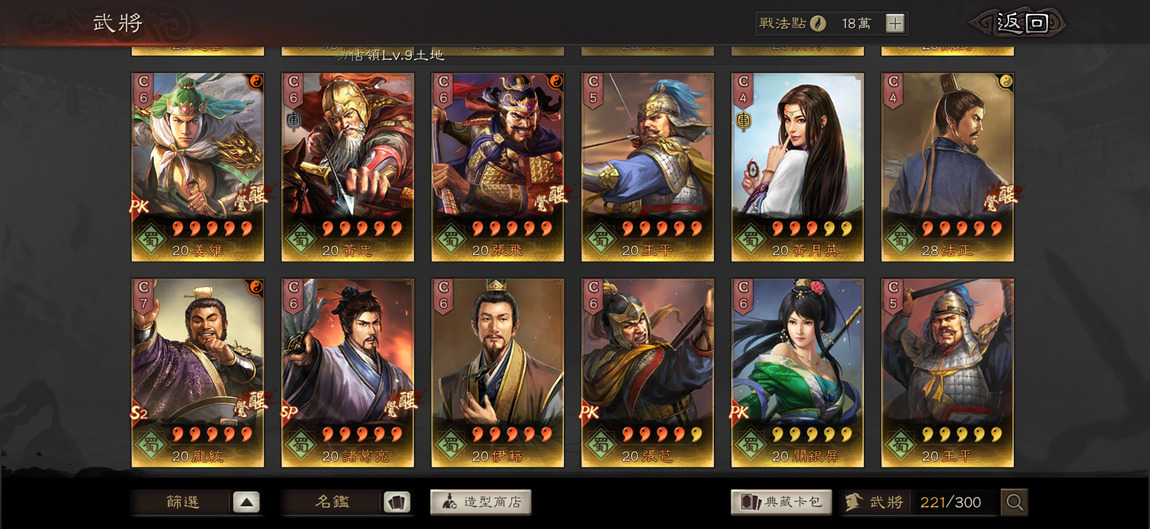This screenshot has height=529, width=1150.
Task: Select the 伊籍 general card
Action: click(498, 372)
